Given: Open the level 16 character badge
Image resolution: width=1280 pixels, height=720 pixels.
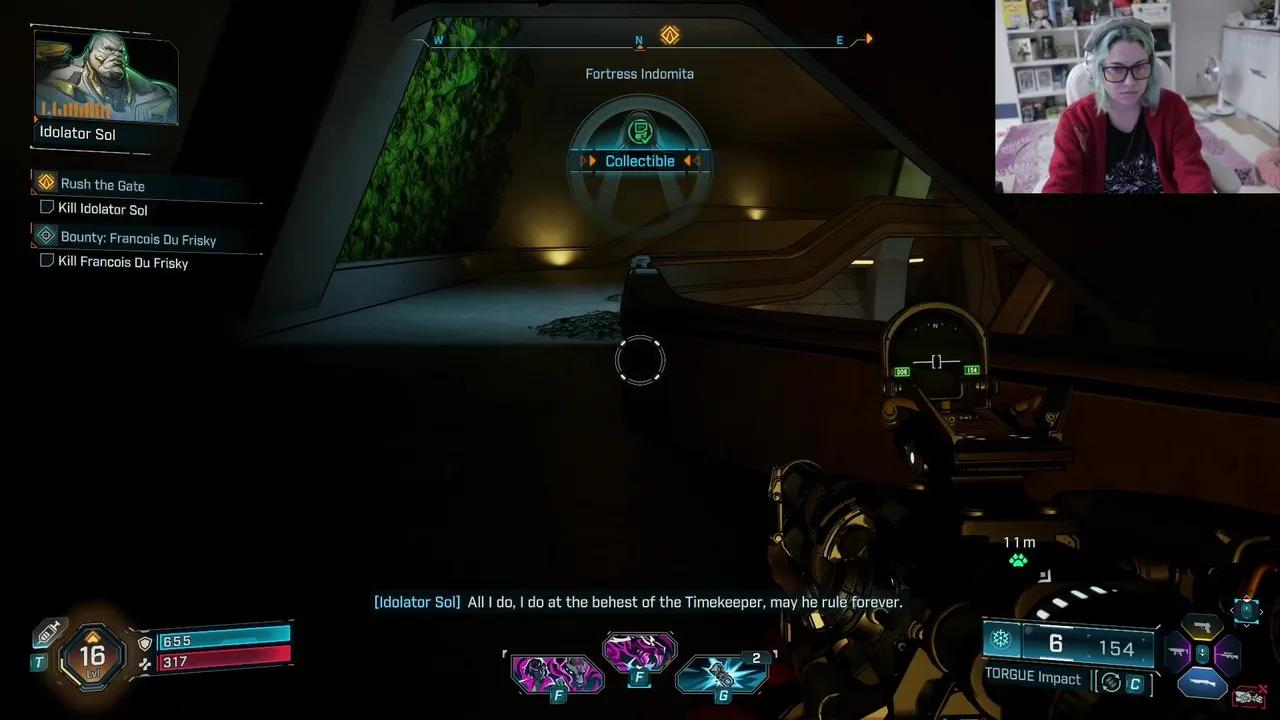Looking at the screenshot, I should (92, 655).
